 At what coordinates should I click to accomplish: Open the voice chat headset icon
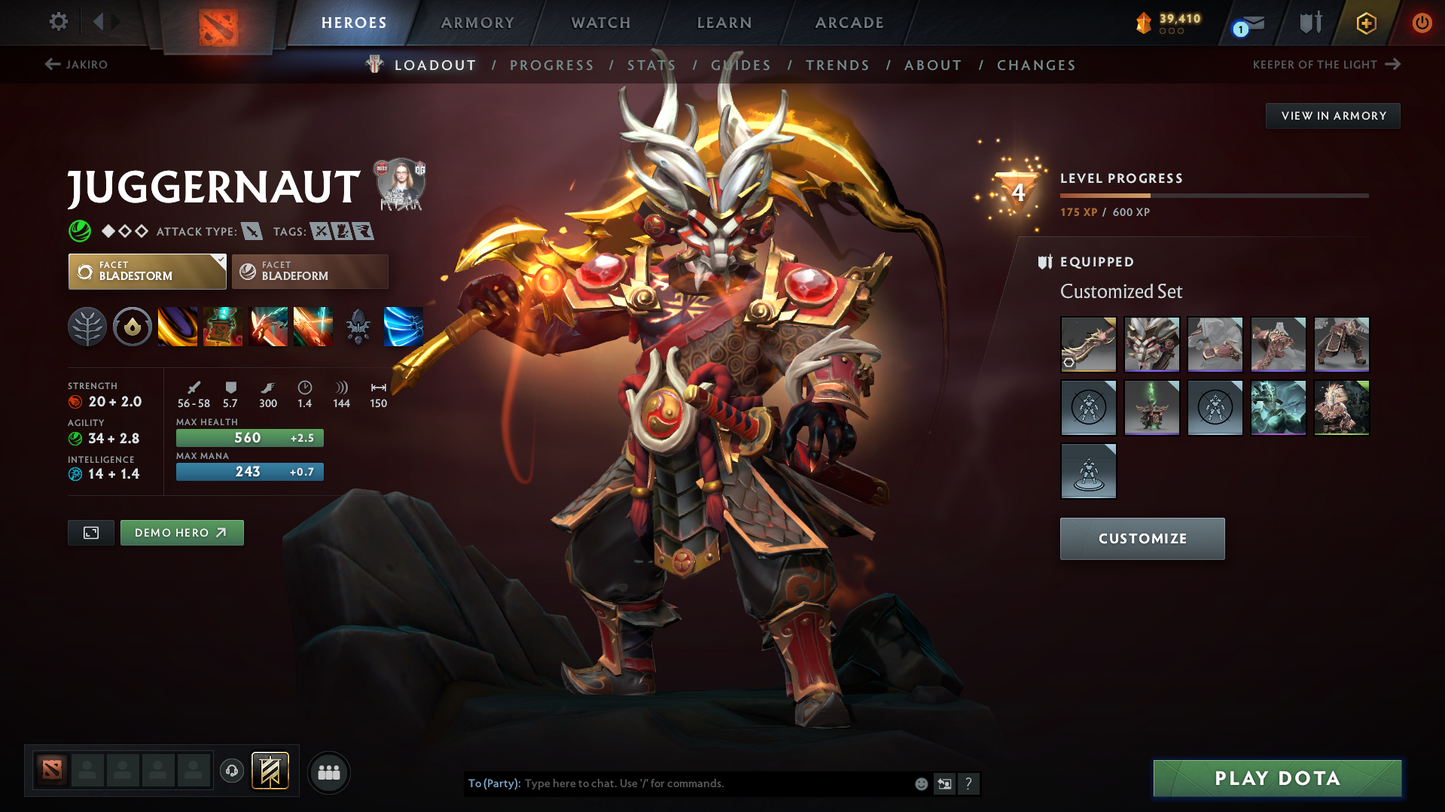[x=230, y=770]
